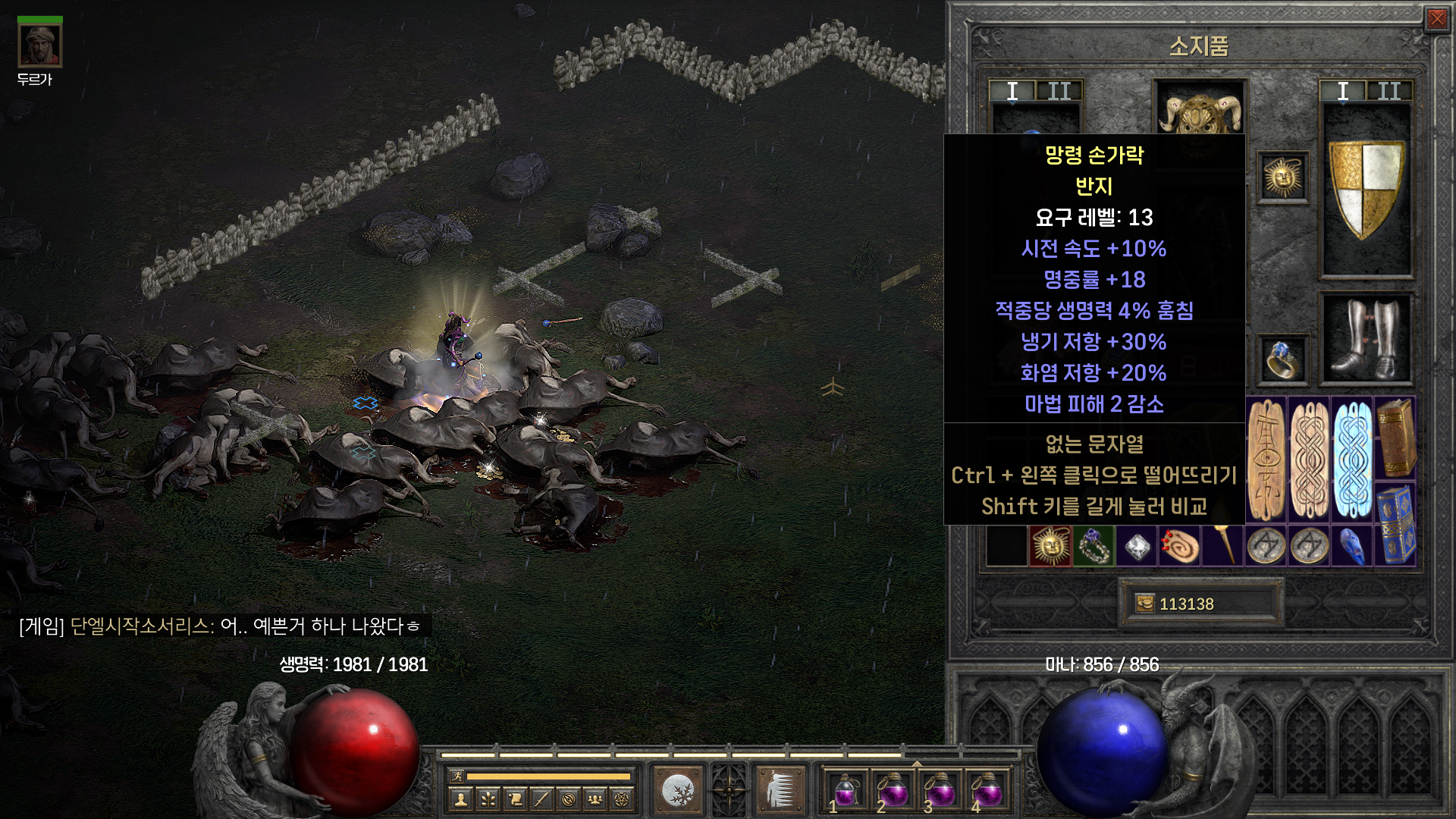Open the left-click frost skill selector

[x=677, y=790]
